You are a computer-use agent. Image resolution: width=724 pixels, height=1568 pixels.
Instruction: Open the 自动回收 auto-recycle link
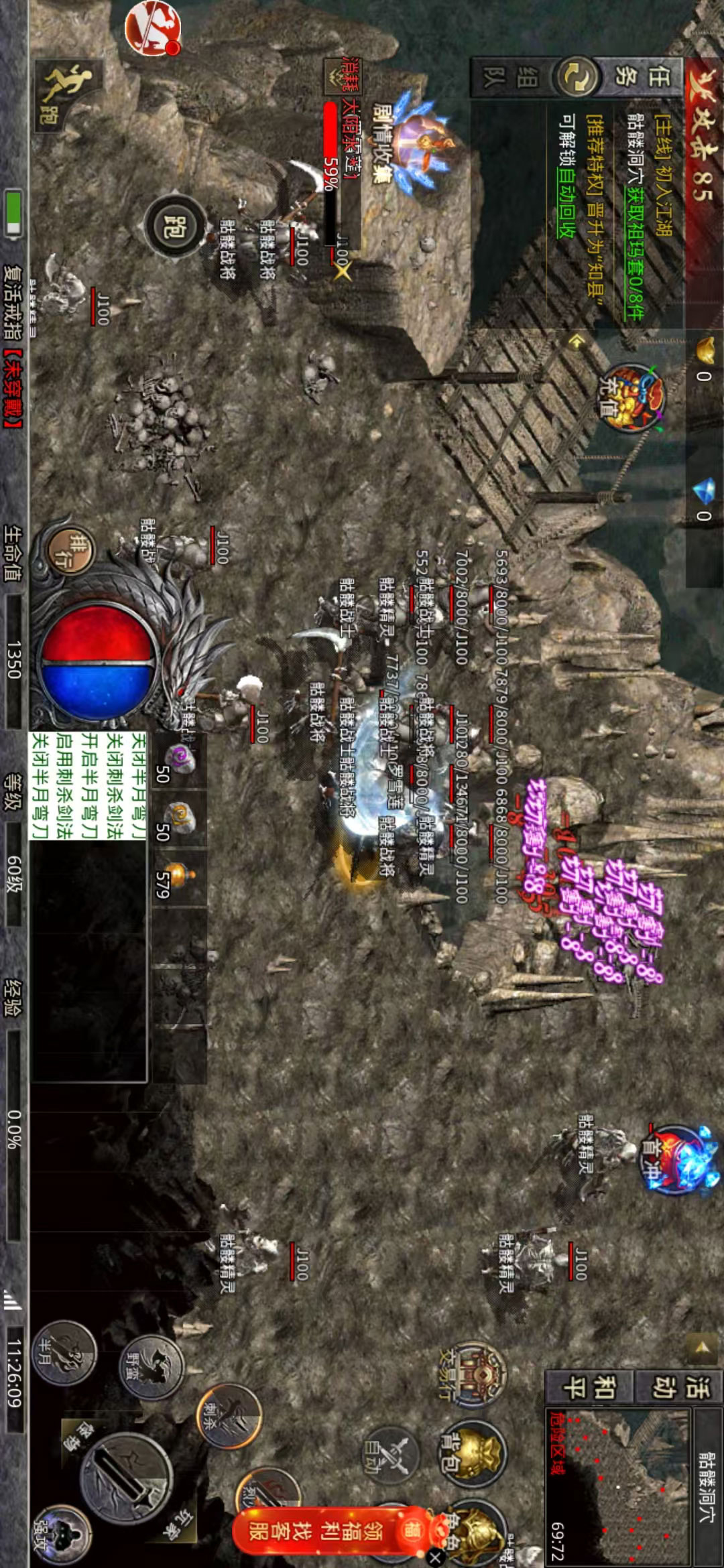coord(566,205)
